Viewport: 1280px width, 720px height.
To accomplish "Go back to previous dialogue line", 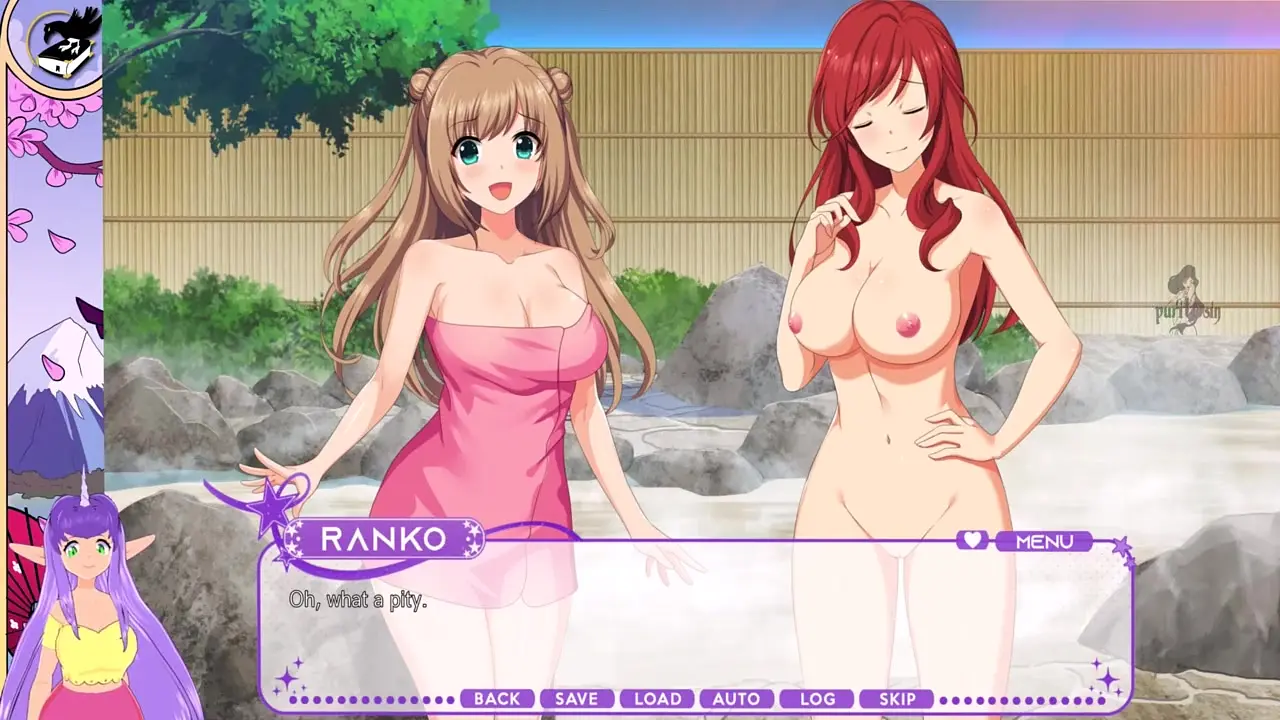I will click(497, 699).
